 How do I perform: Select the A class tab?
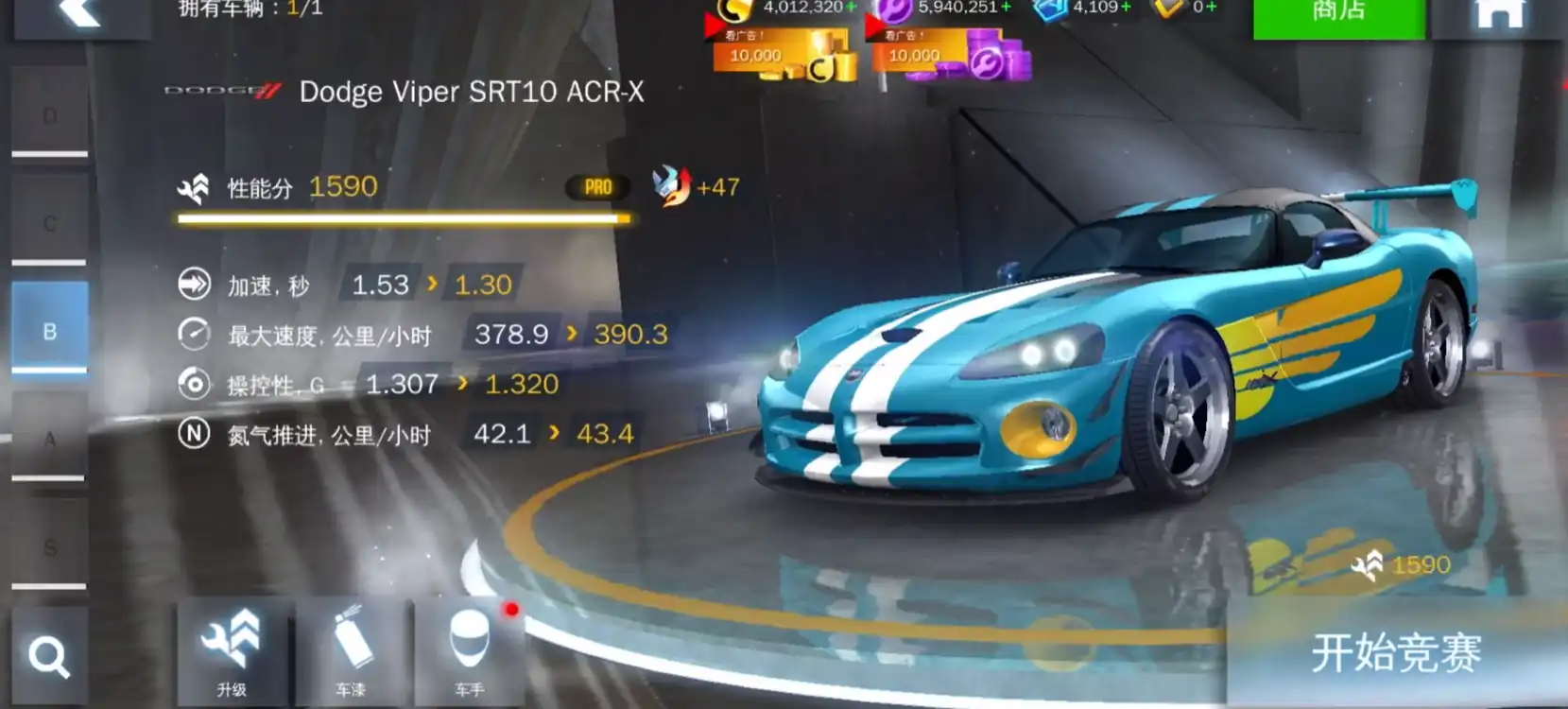[x=50, y=439]
